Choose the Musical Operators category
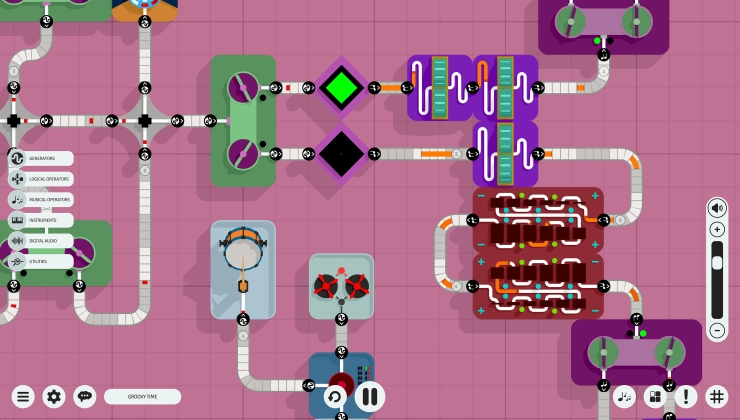The height and width of the screenshot is (420, 740). (41, 200)
